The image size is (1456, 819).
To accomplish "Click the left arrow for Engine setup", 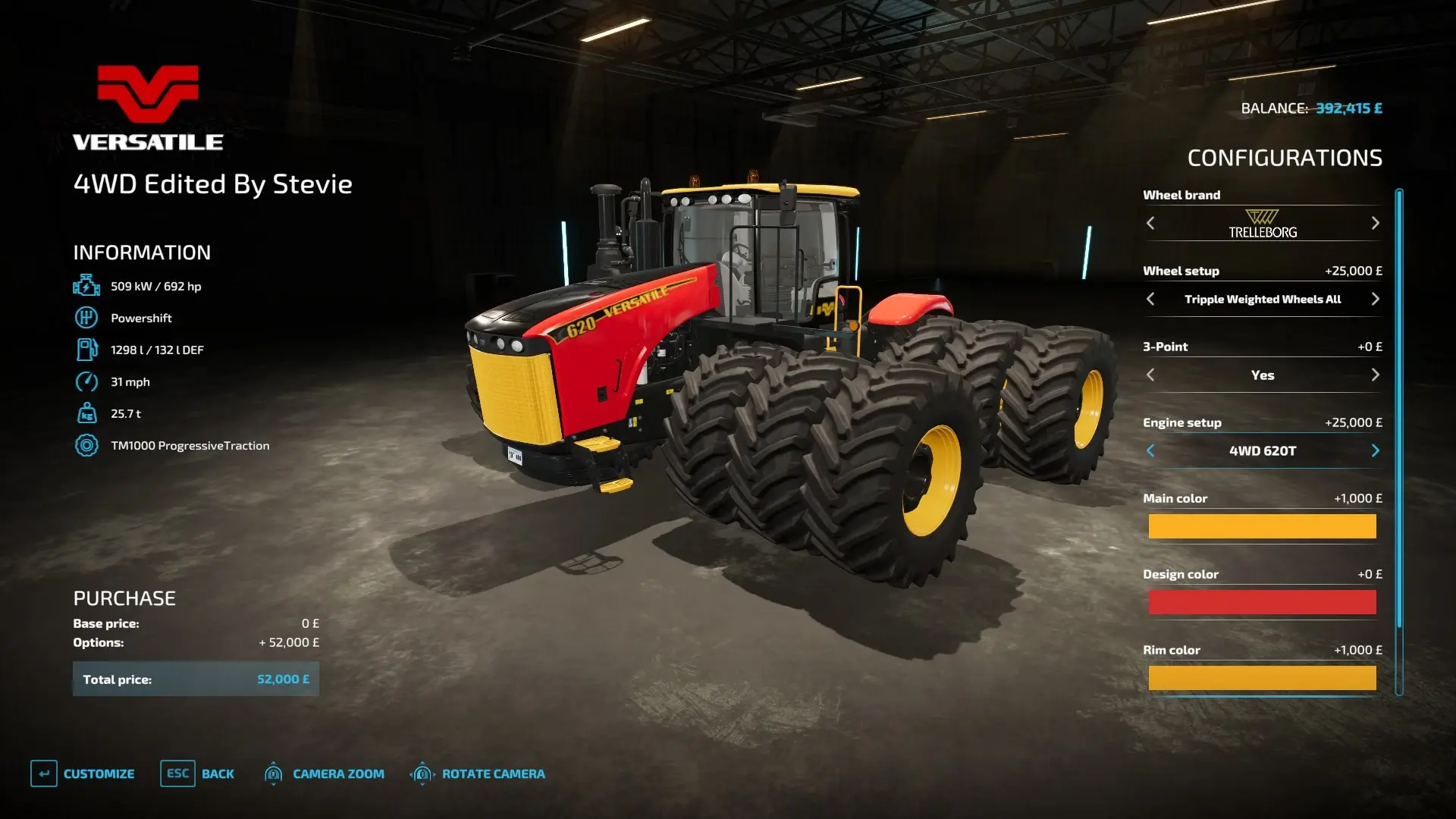I will coord(1150,450).
